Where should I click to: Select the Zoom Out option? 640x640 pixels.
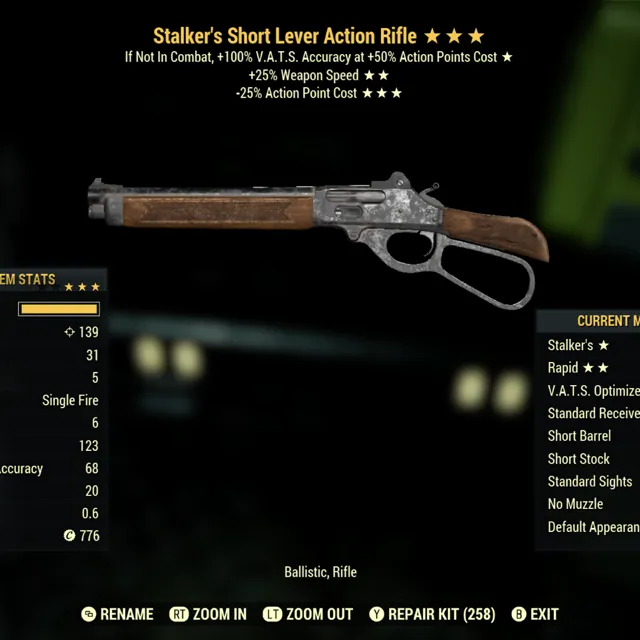(310, 614)
